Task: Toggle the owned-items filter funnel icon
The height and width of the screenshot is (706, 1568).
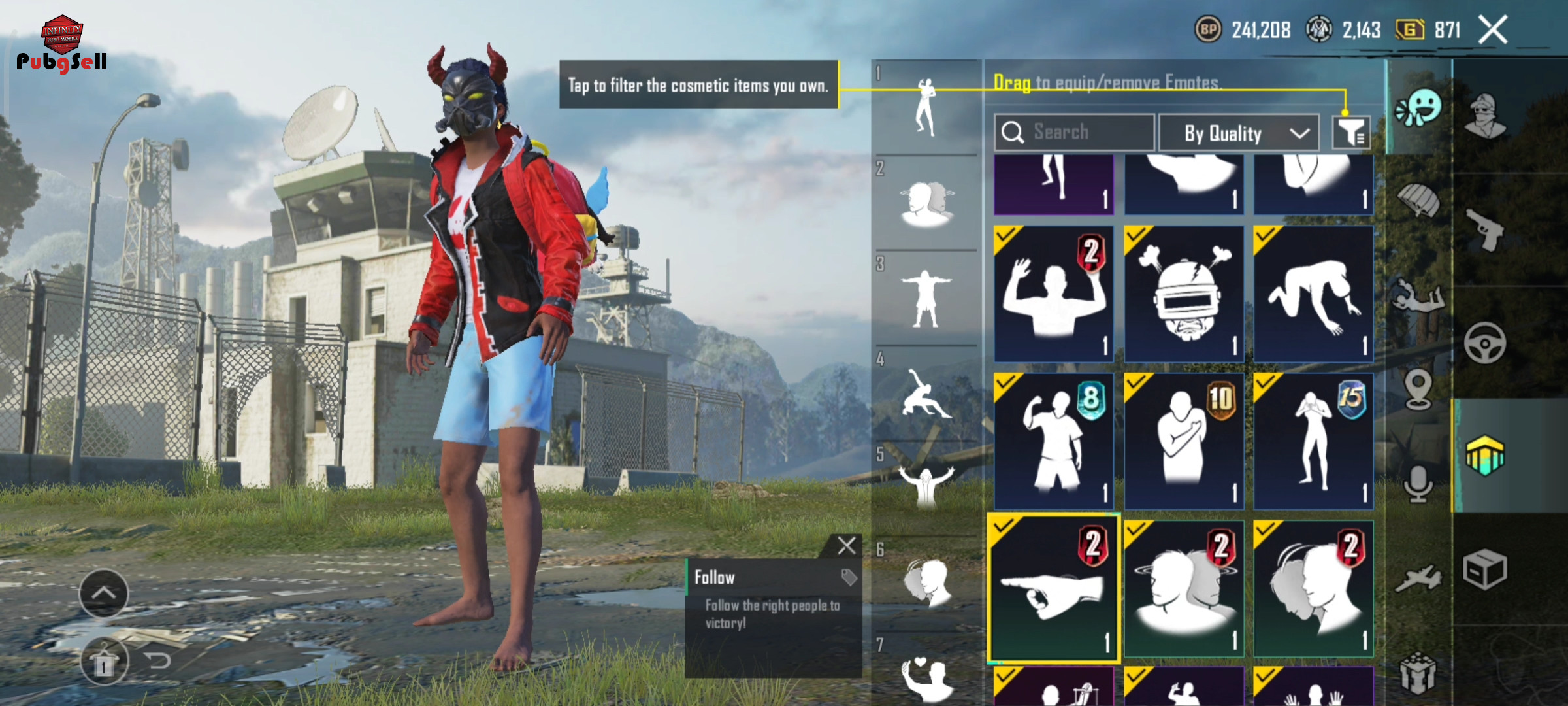Action: click(x=1351, y=133)
